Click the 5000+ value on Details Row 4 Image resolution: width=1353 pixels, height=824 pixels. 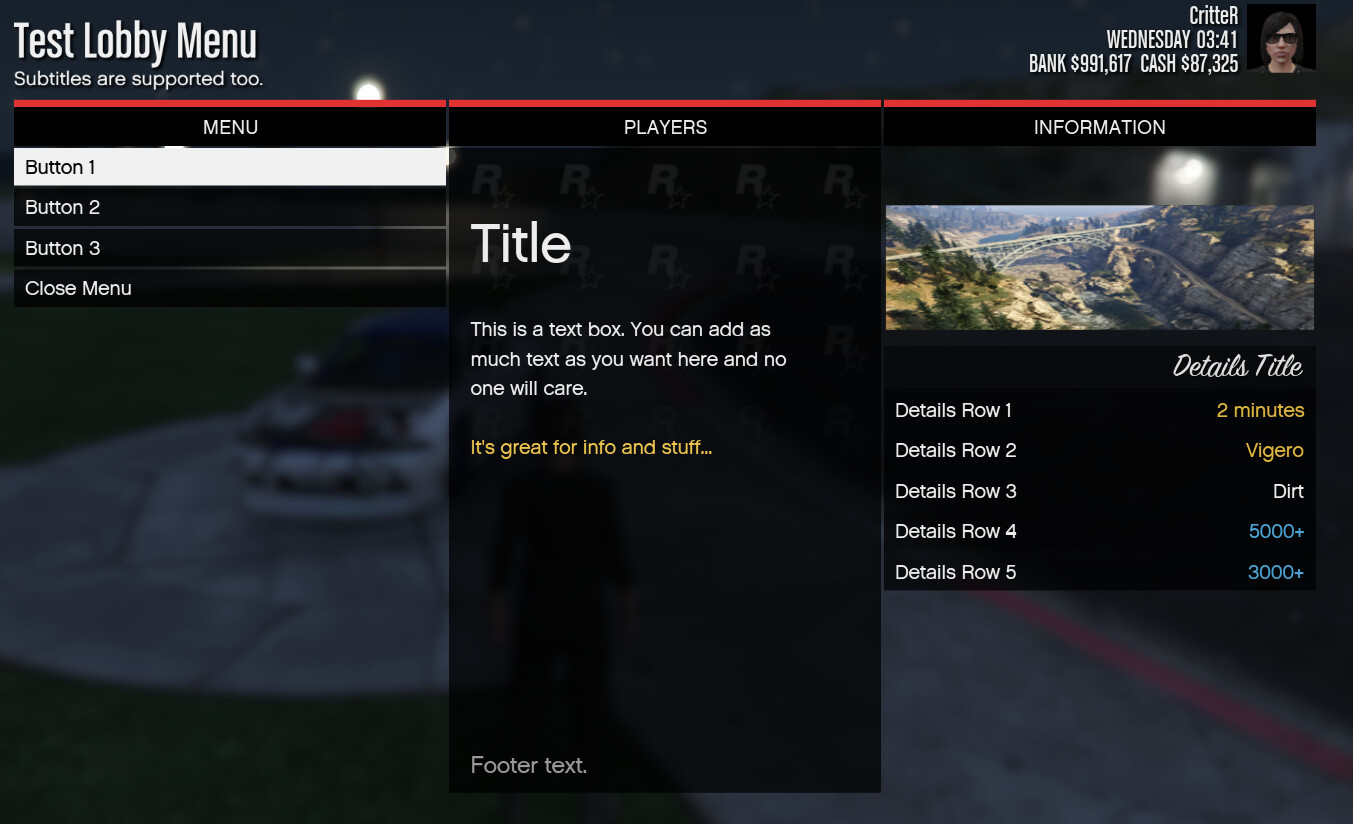pyautogui.click(x=1276, y=531)
